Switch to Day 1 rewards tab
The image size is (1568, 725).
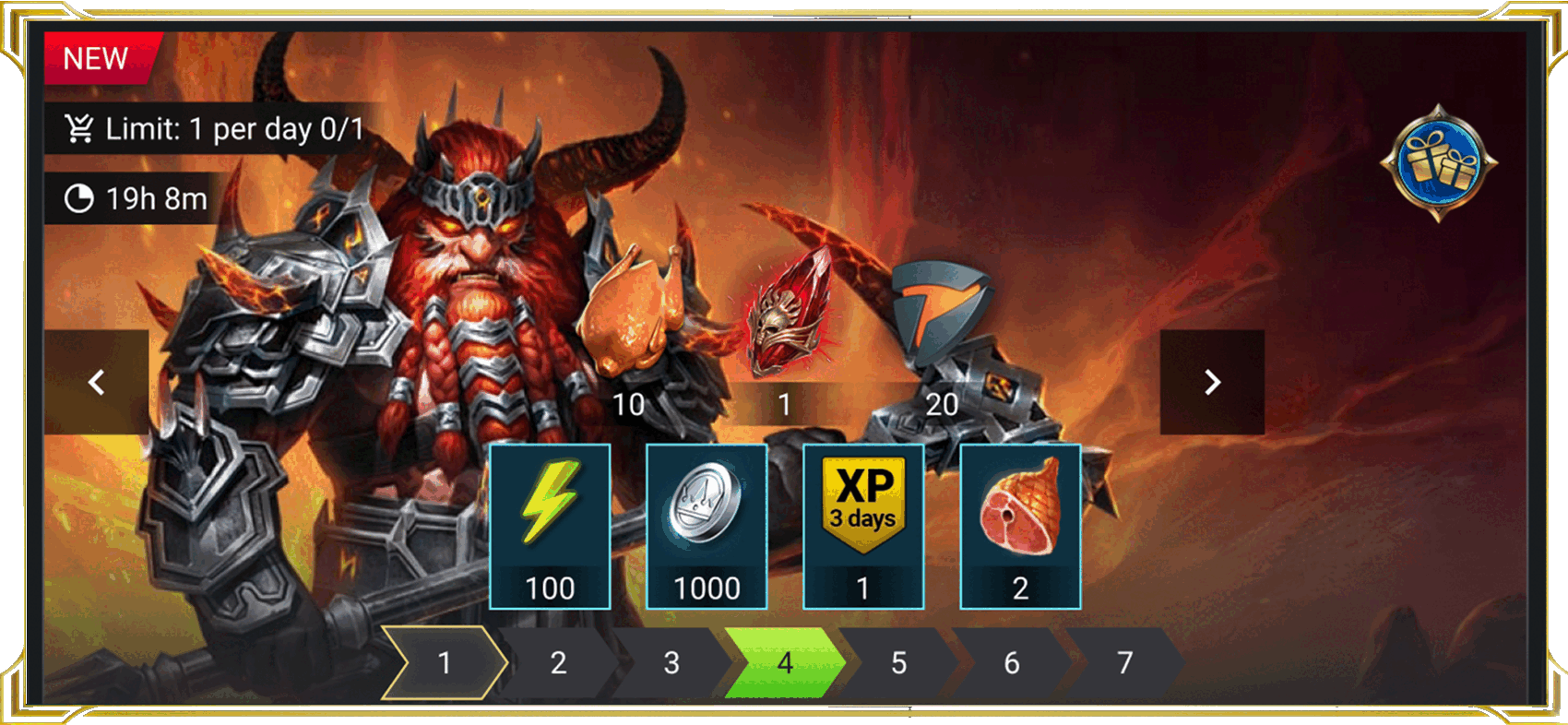446,661
